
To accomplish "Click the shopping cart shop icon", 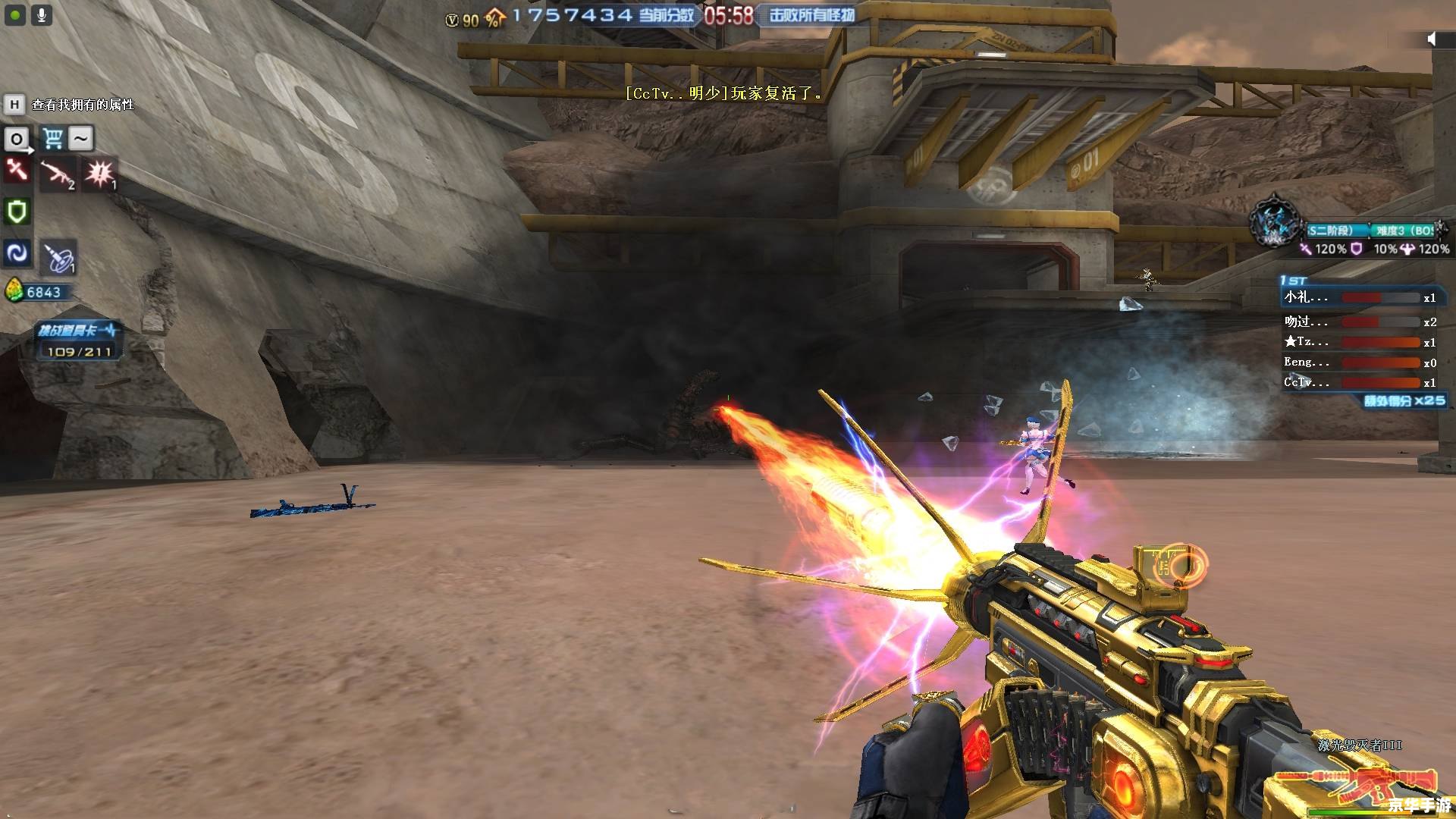I will pos(52,139).
